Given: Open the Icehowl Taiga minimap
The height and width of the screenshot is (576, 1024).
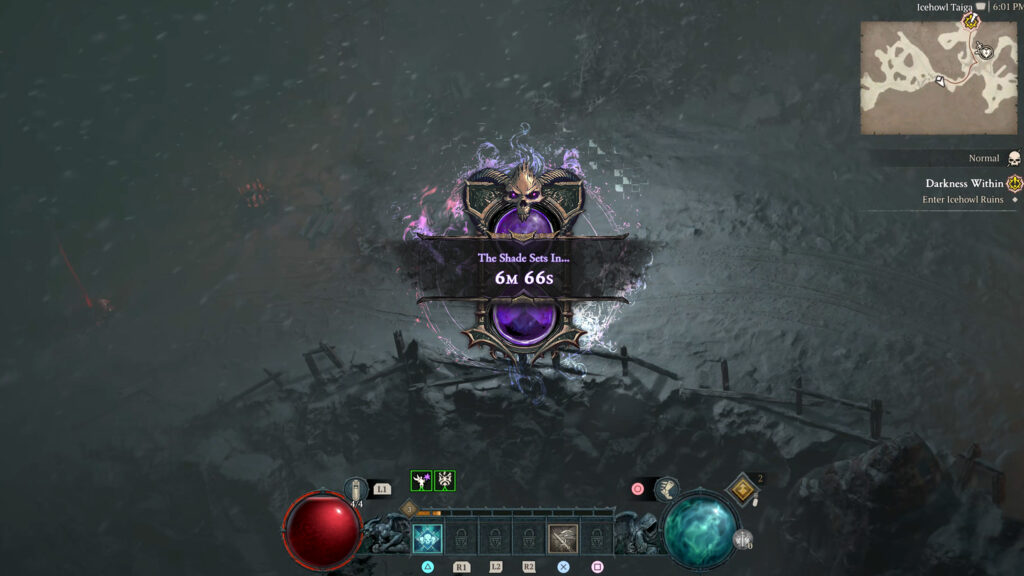Looking at the screenshot, I should [x=924, y=78].
